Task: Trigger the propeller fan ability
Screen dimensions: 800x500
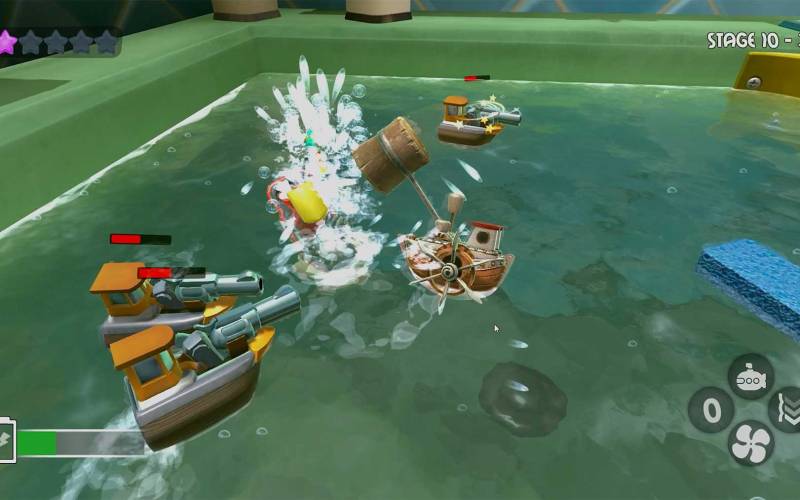Action: (x=751, y=442)
